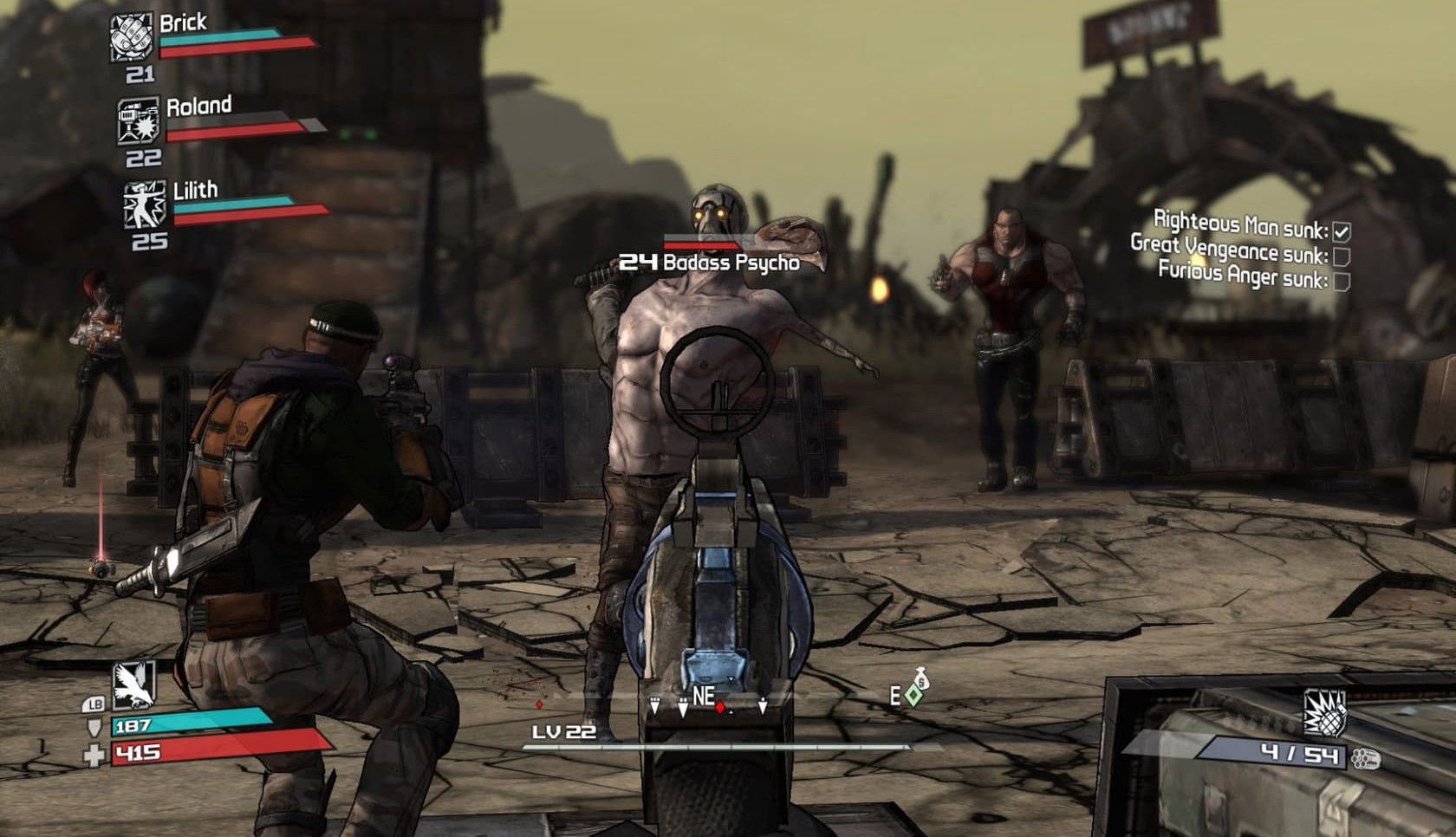Click Lilith's siren class icon
This screenshot has height=837, width=1456.
[144, 204]
